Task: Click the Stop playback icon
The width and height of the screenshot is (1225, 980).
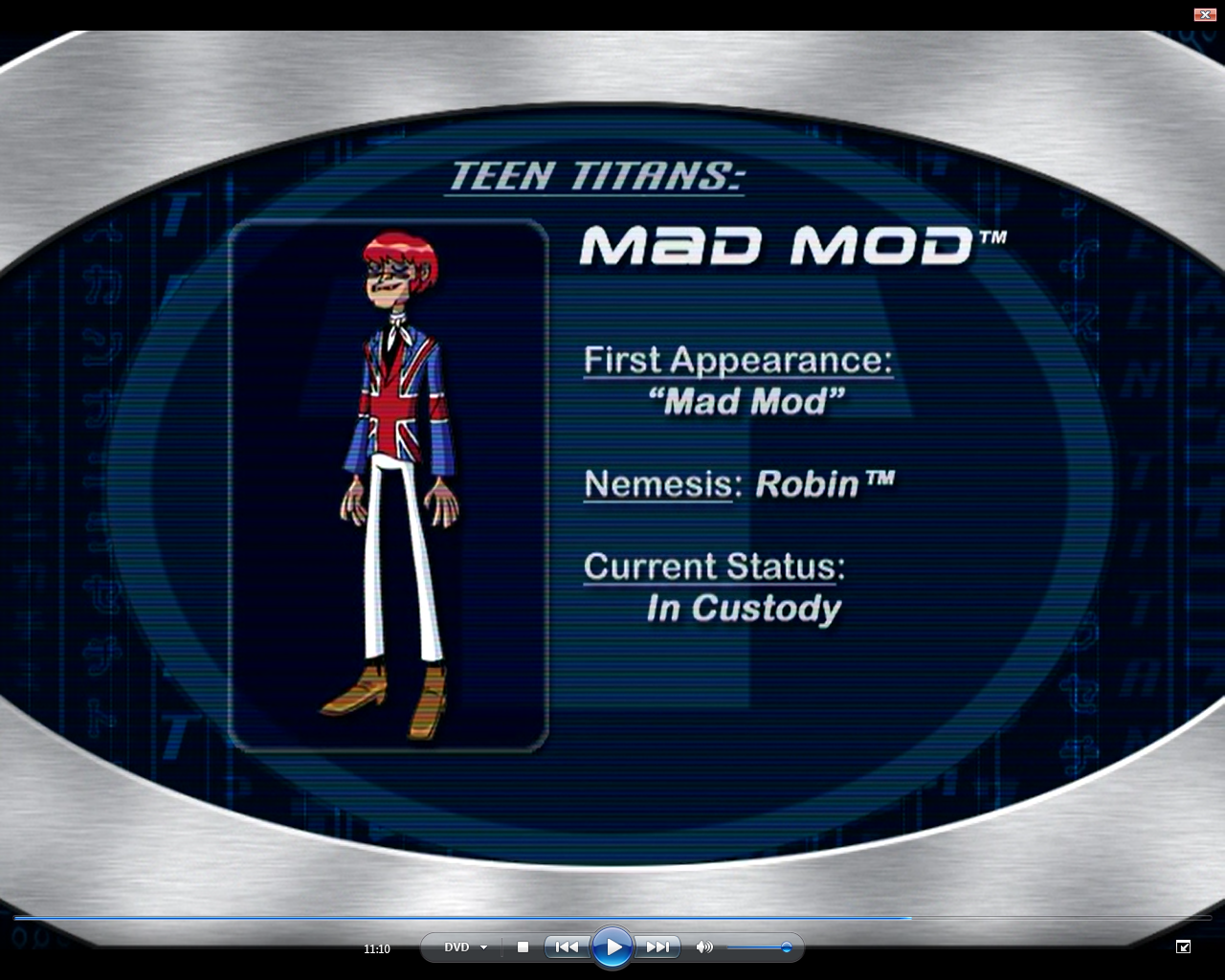Action: (523, 947)
